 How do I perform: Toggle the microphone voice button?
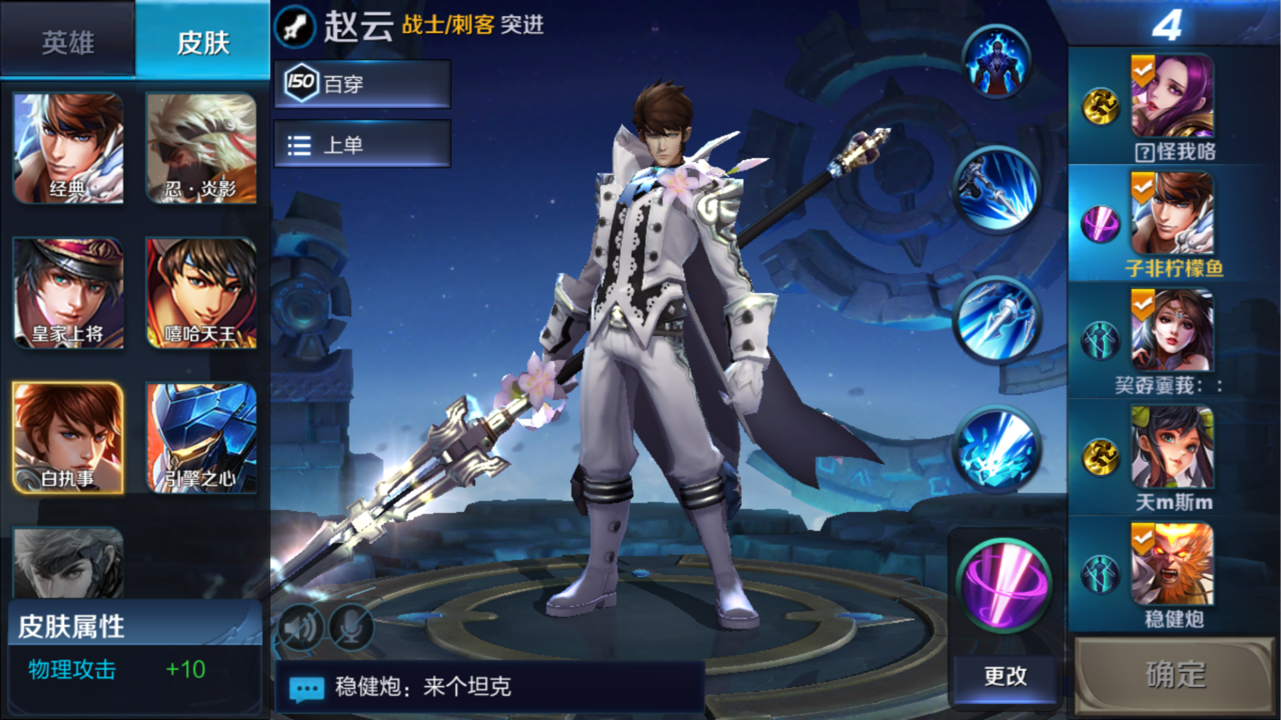coord(351,627)
